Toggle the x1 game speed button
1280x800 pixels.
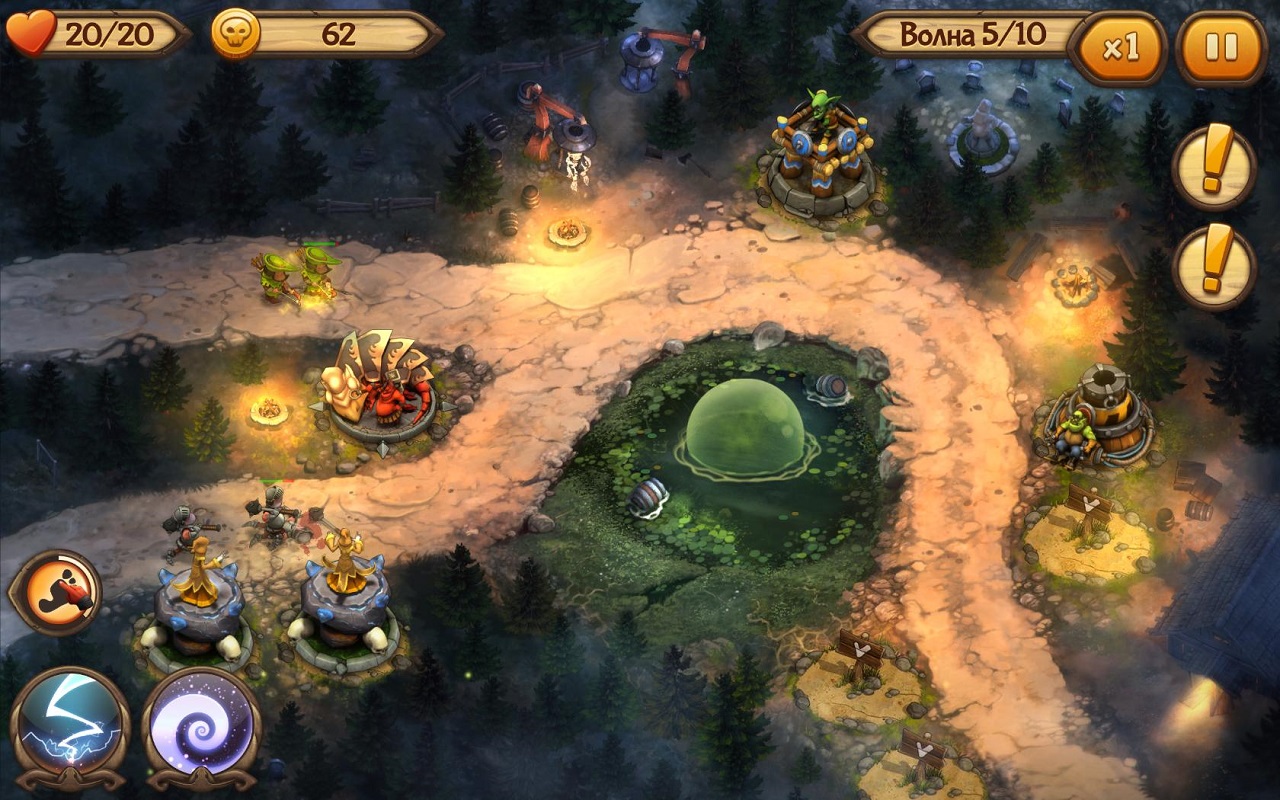1119,48
